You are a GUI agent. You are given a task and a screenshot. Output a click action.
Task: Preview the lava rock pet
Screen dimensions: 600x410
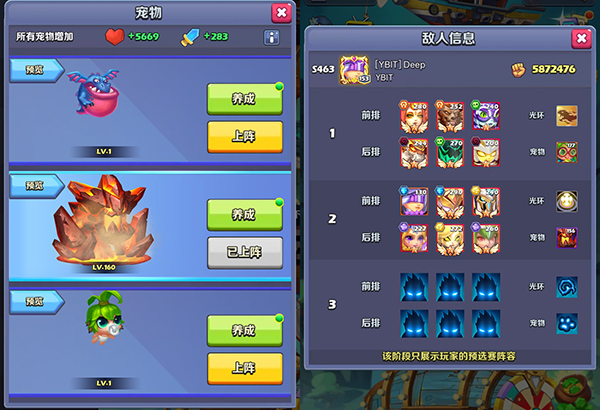point(35,185)
